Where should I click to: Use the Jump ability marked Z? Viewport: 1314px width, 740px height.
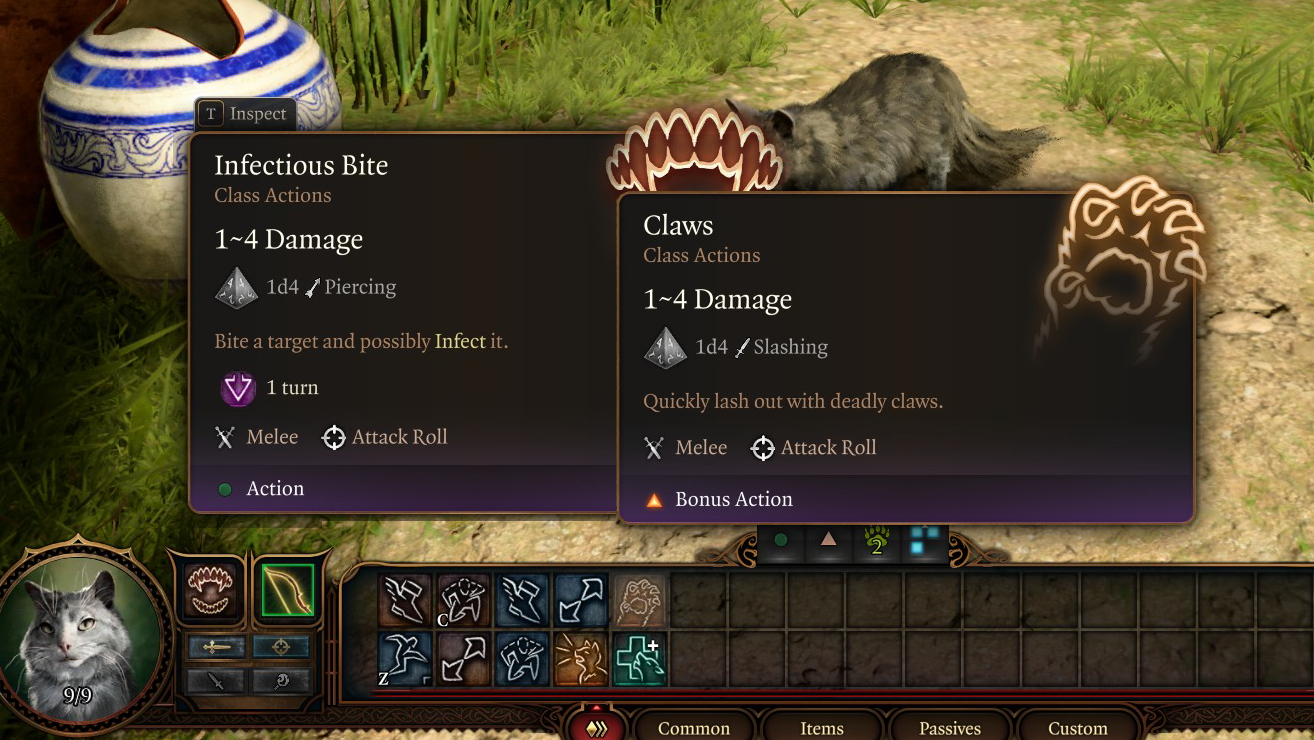406,659
